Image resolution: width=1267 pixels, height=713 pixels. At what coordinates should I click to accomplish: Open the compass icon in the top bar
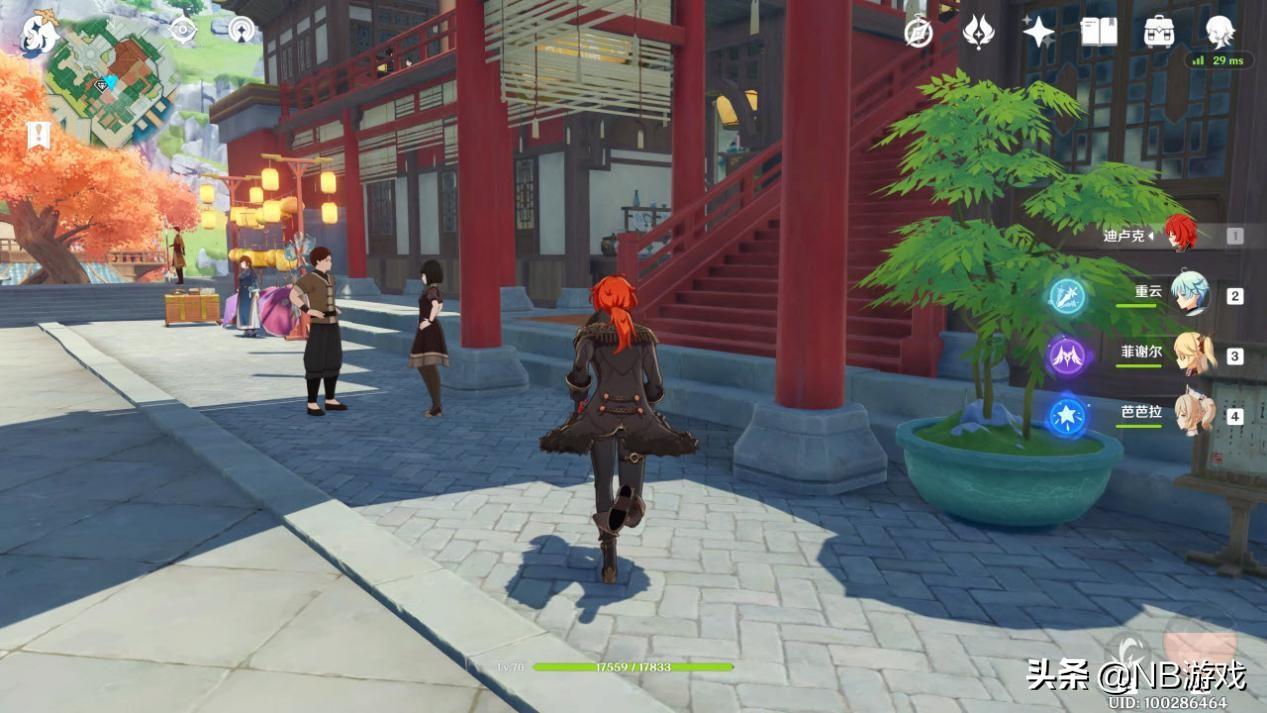coord(918,31)
